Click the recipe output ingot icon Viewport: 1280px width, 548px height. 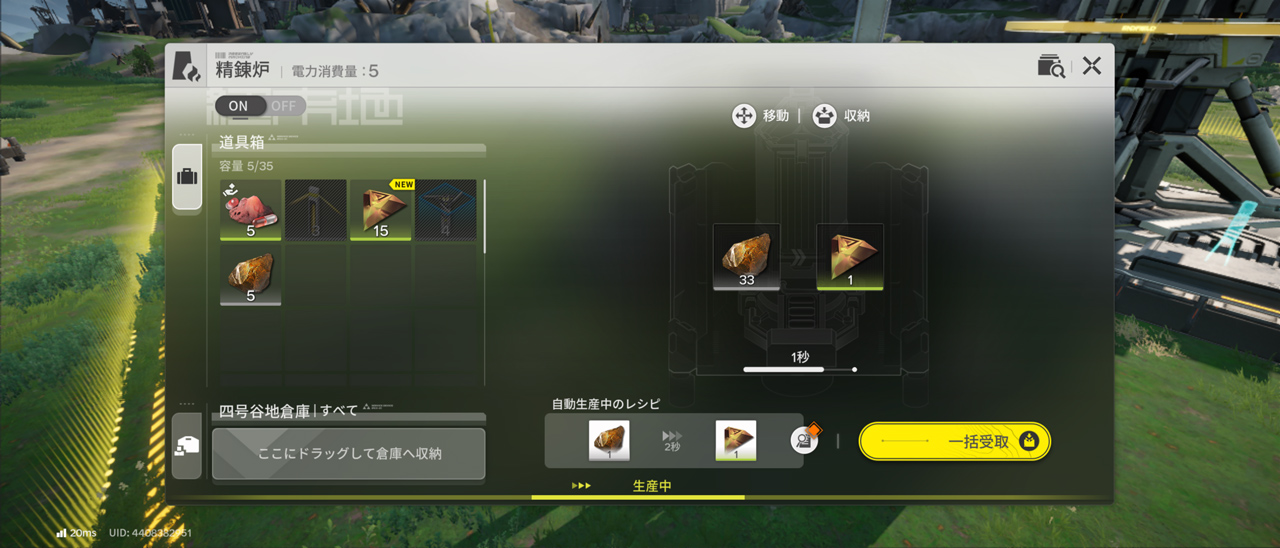736,441
